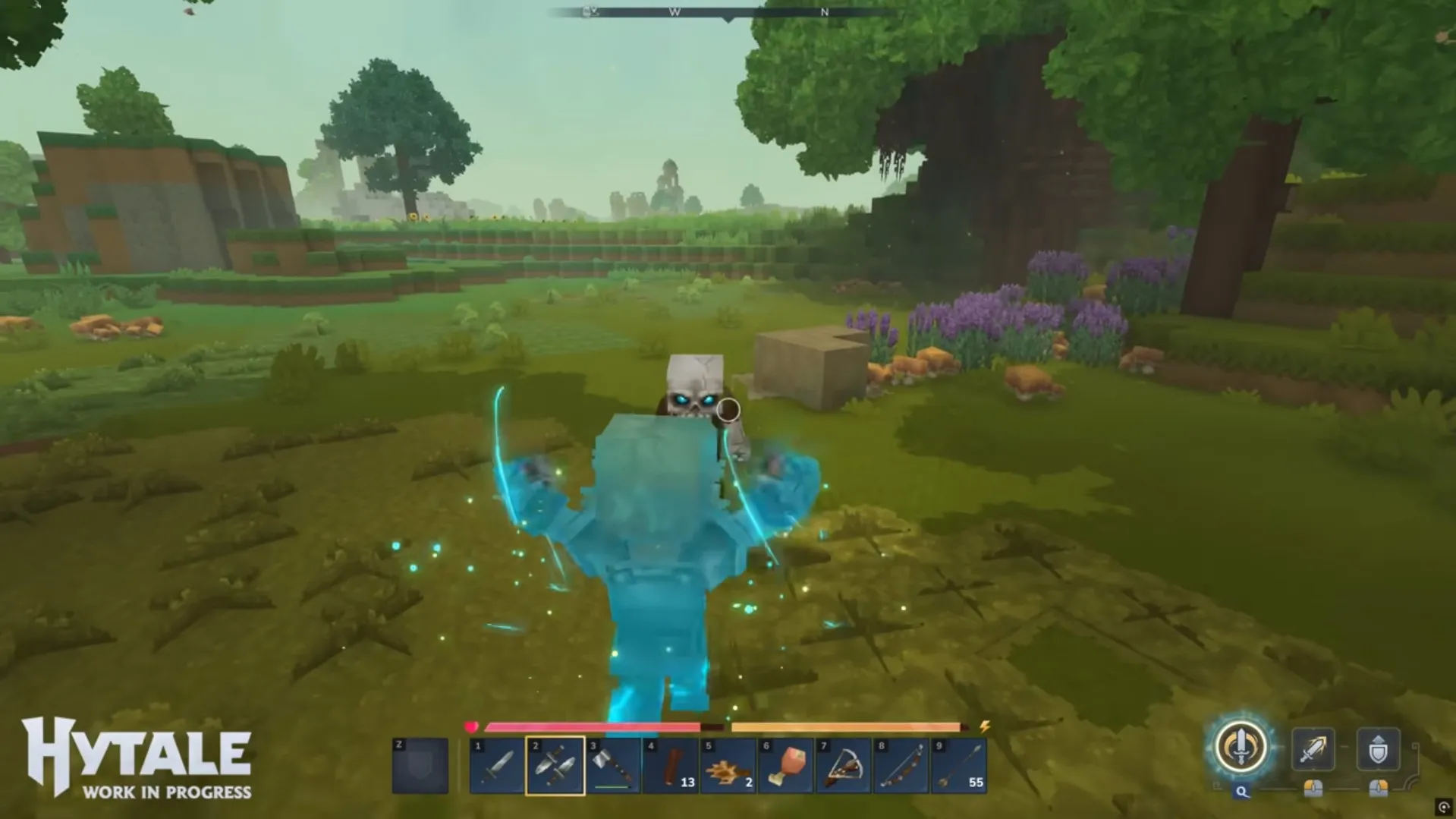Select the sword in hotbar slot 1
1456x819 pixels.
(497, 766)
